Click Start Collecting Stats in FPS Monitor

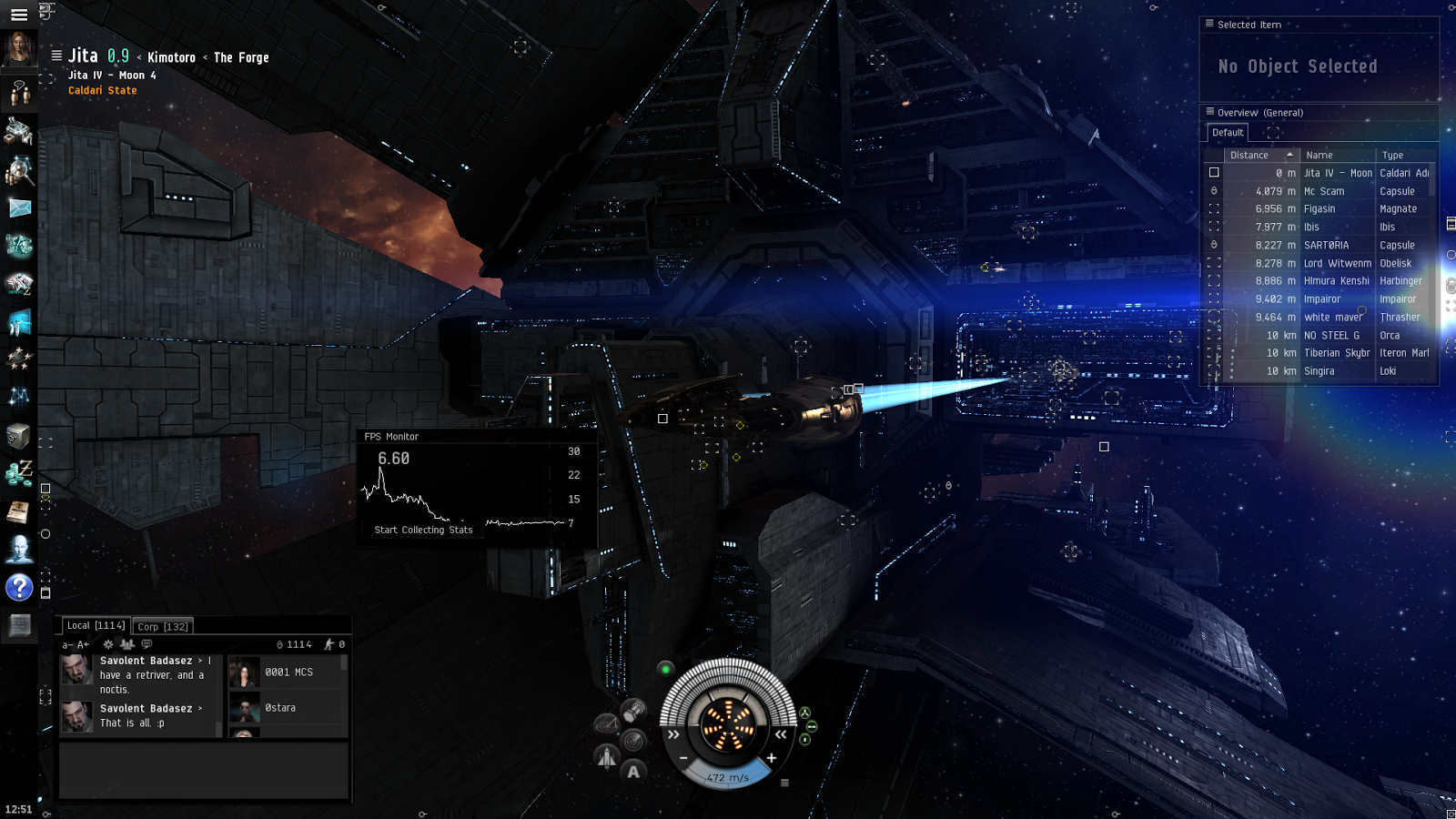pyautogui.click(x=423, y=530)
